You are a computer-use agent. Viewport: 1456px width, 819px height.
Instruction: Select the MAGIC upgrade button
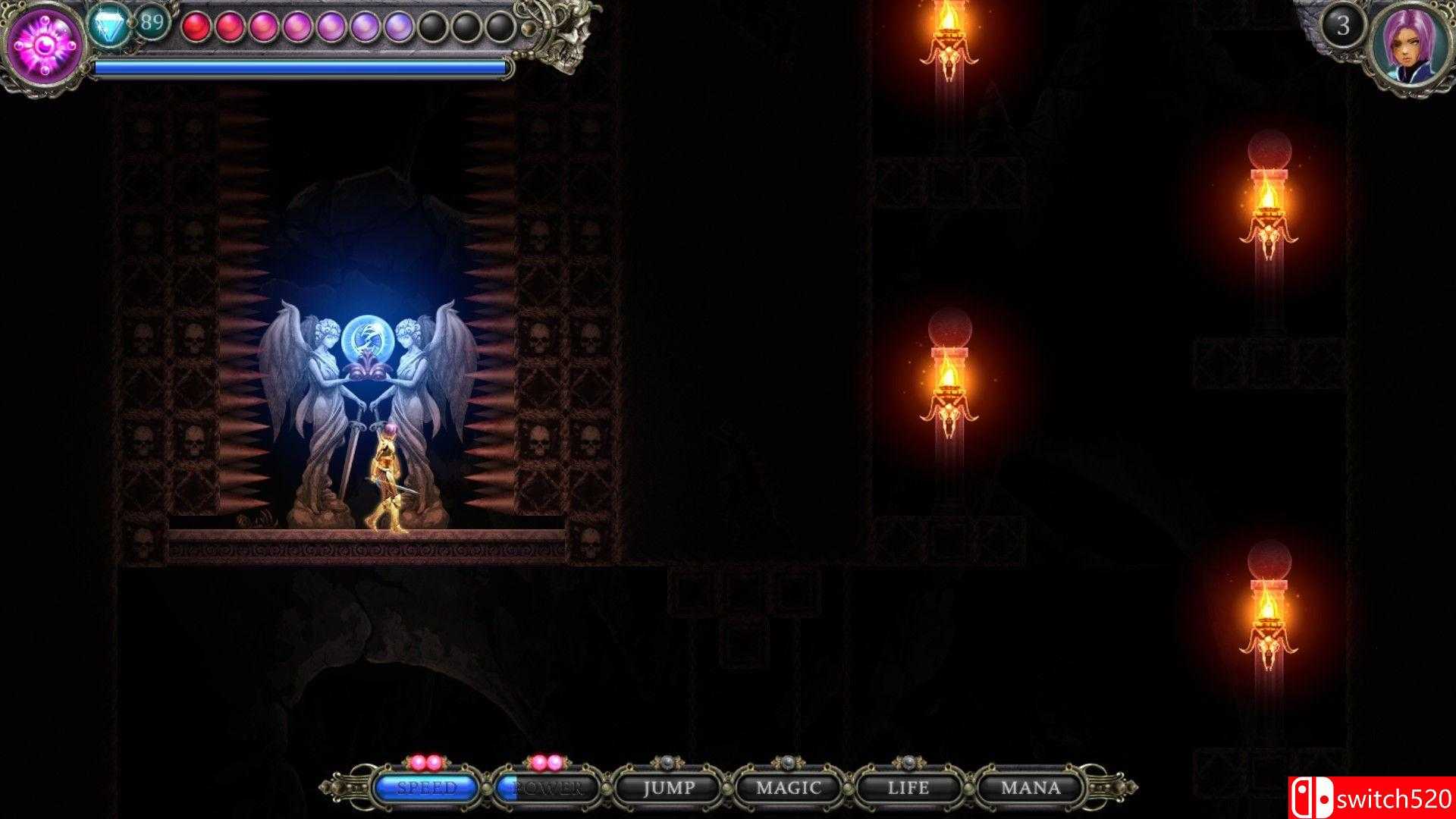(789, 788)
